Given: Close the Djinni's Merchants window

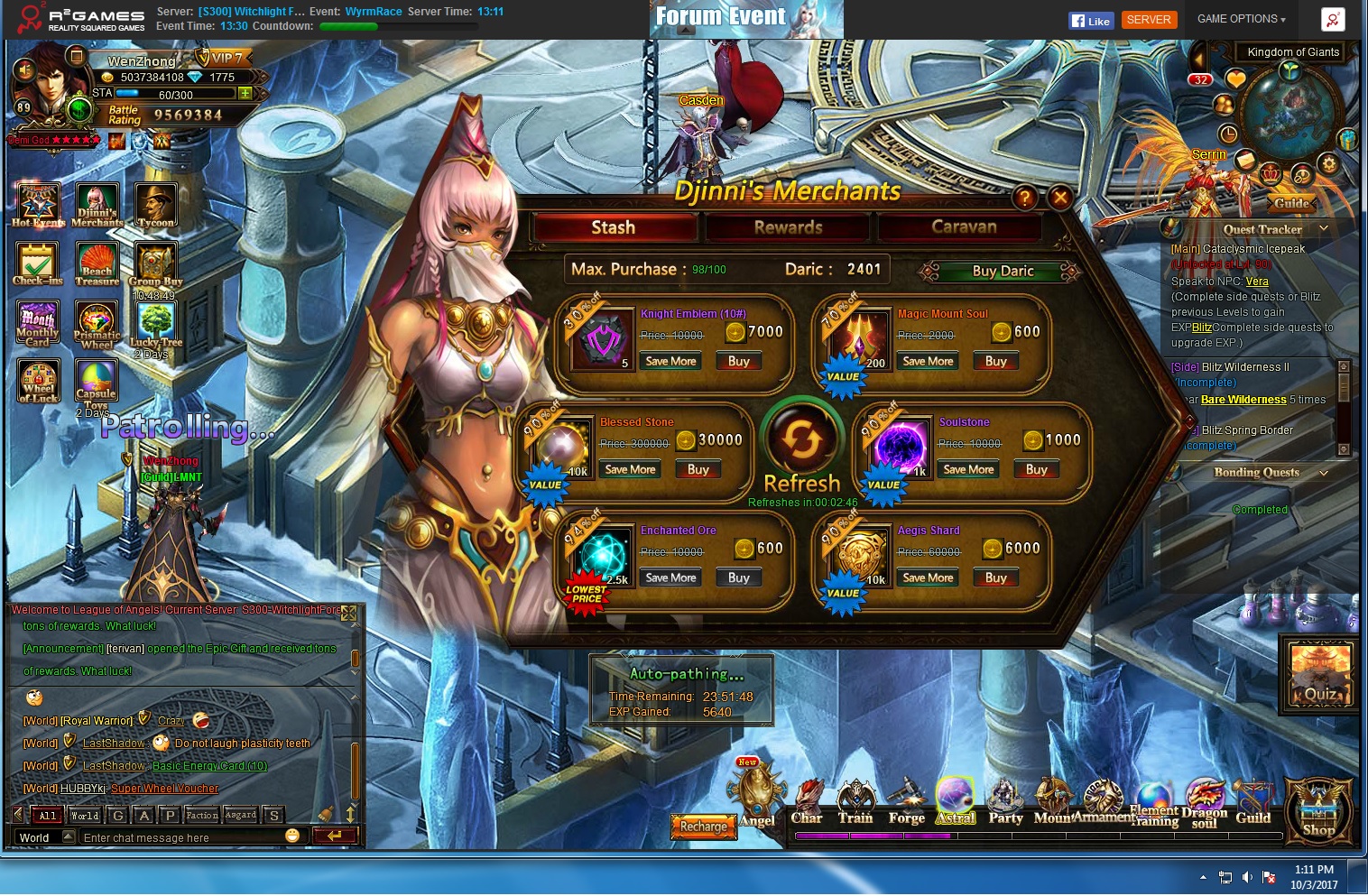Looking at the screenshot, I should 1060,197.
